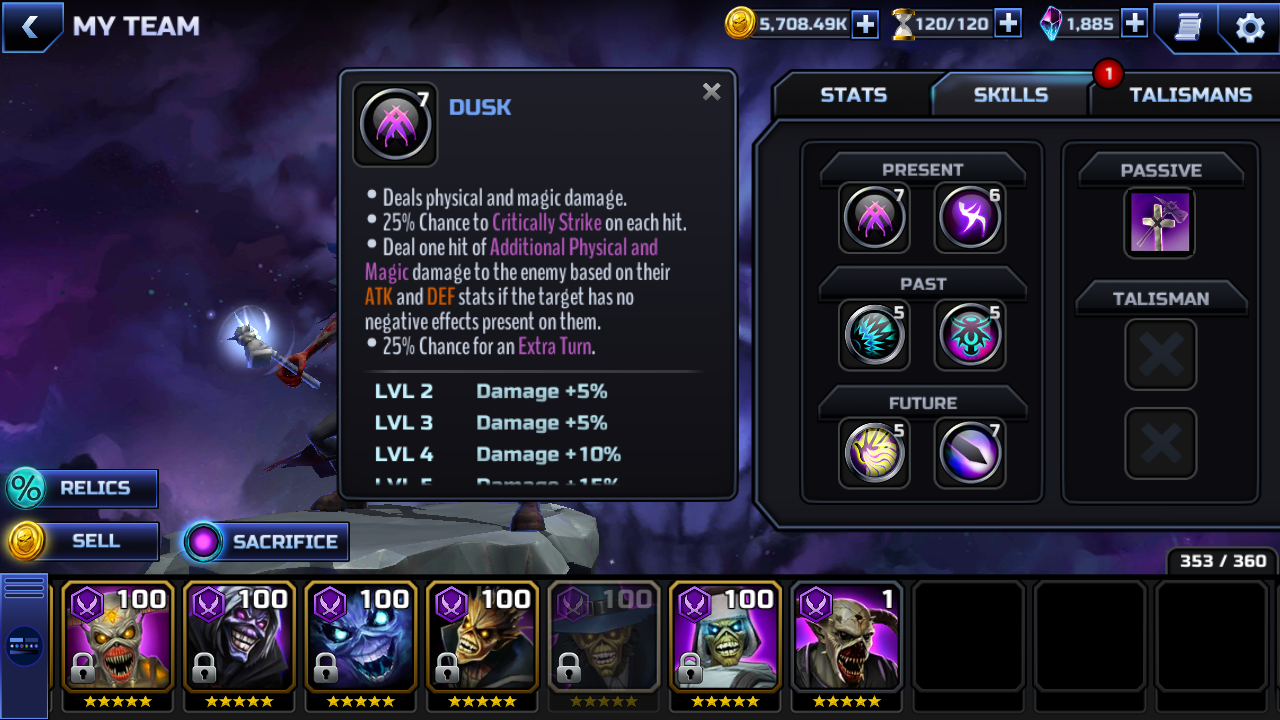Add more gold with the plus button
The image size is (1280, 720).
(865, 24)
